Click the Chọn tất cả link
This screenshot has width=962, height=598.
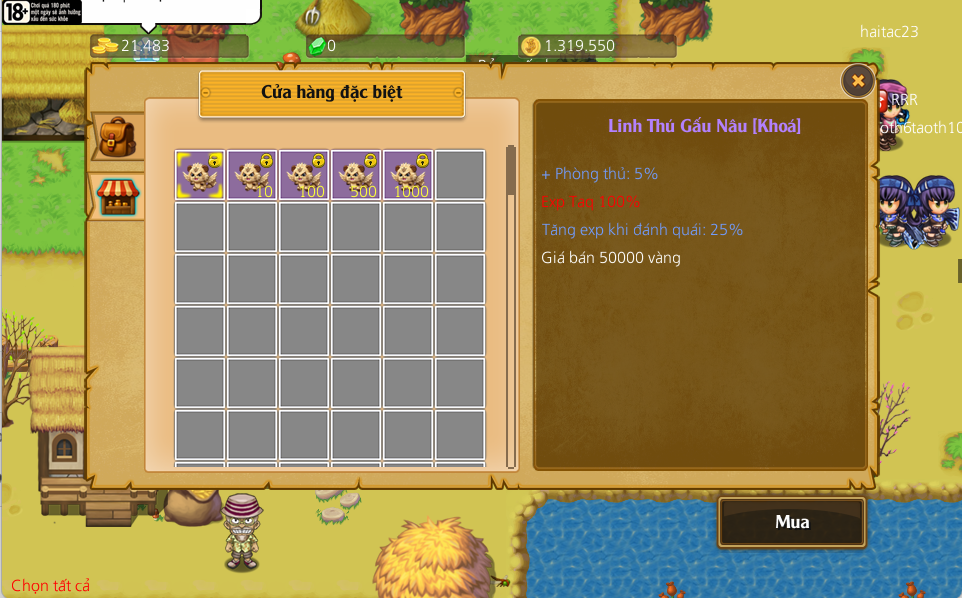pyautogui.click(x=51, y=585)
